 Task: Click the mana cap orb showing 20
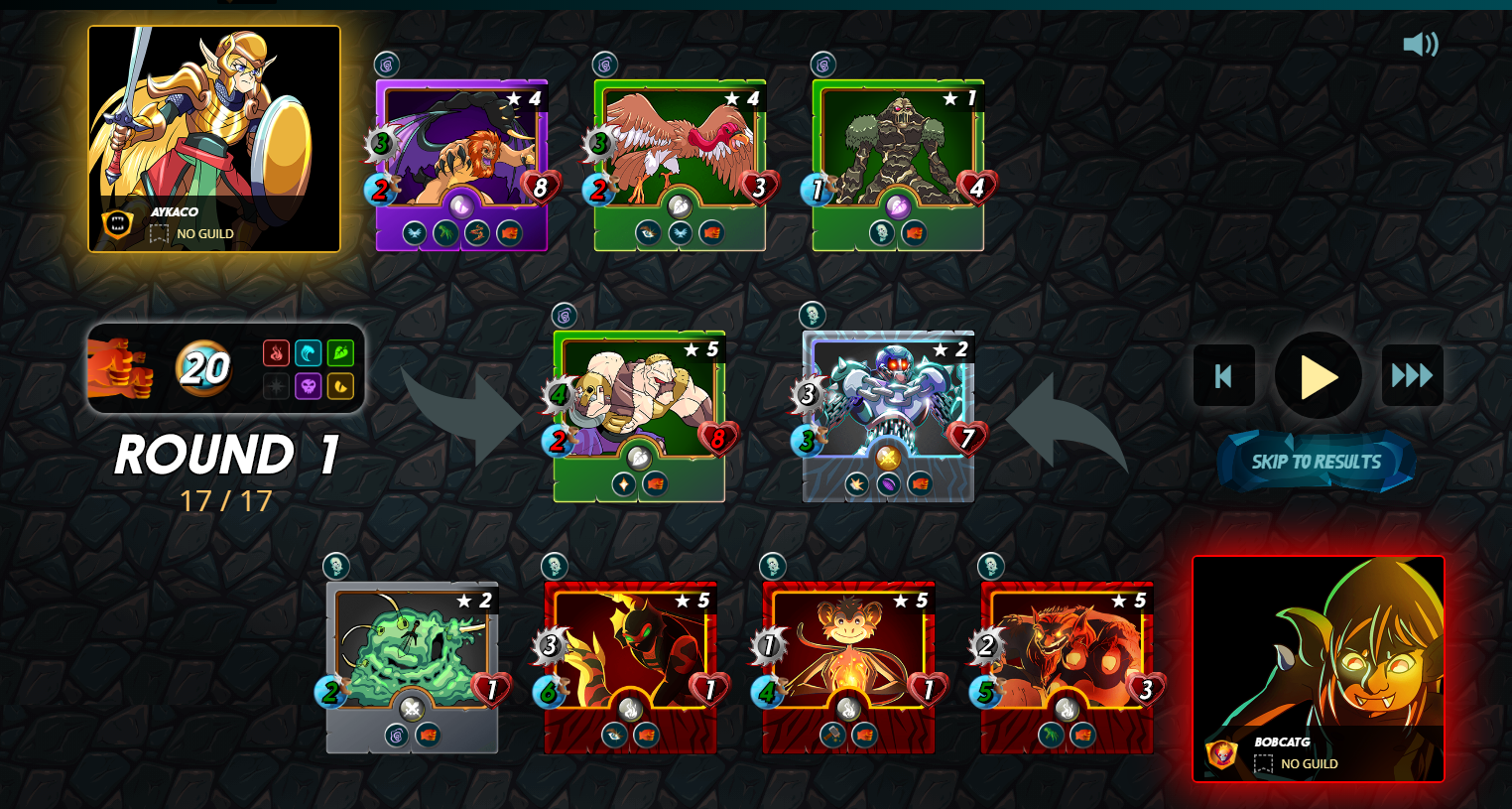202,368
